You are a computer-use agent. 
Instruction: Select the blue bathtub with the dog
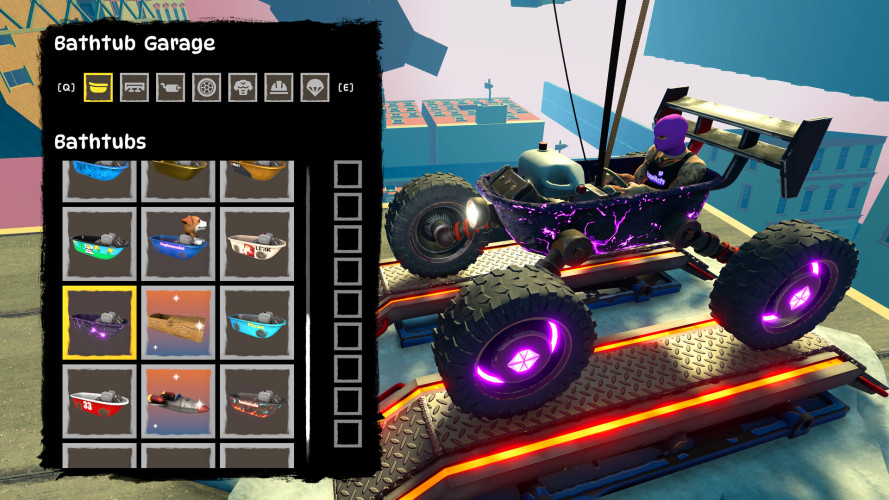177,243
